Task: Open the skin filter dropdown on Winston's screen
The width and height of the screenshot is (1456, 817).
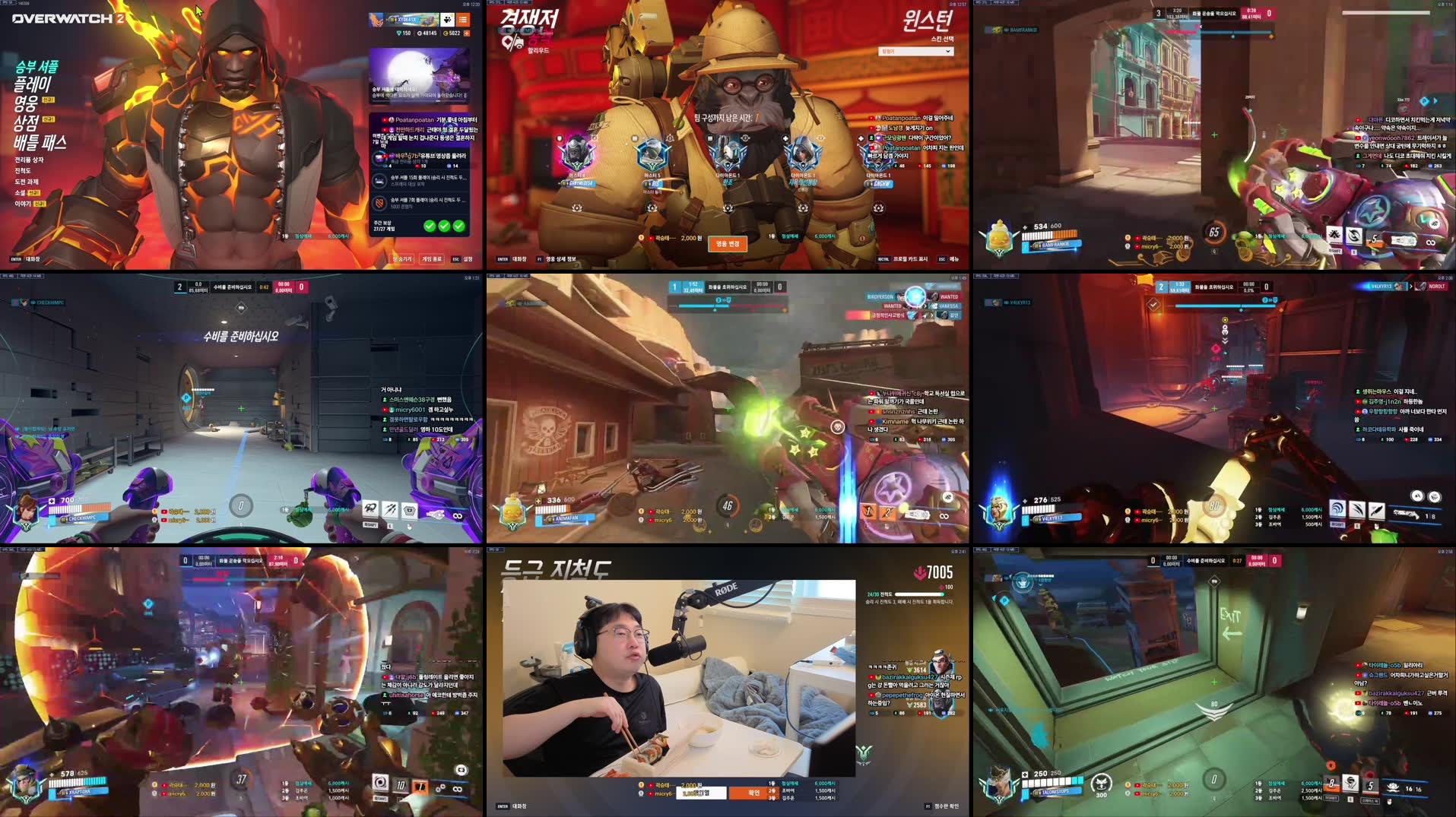Action: (x=915, y=52)
